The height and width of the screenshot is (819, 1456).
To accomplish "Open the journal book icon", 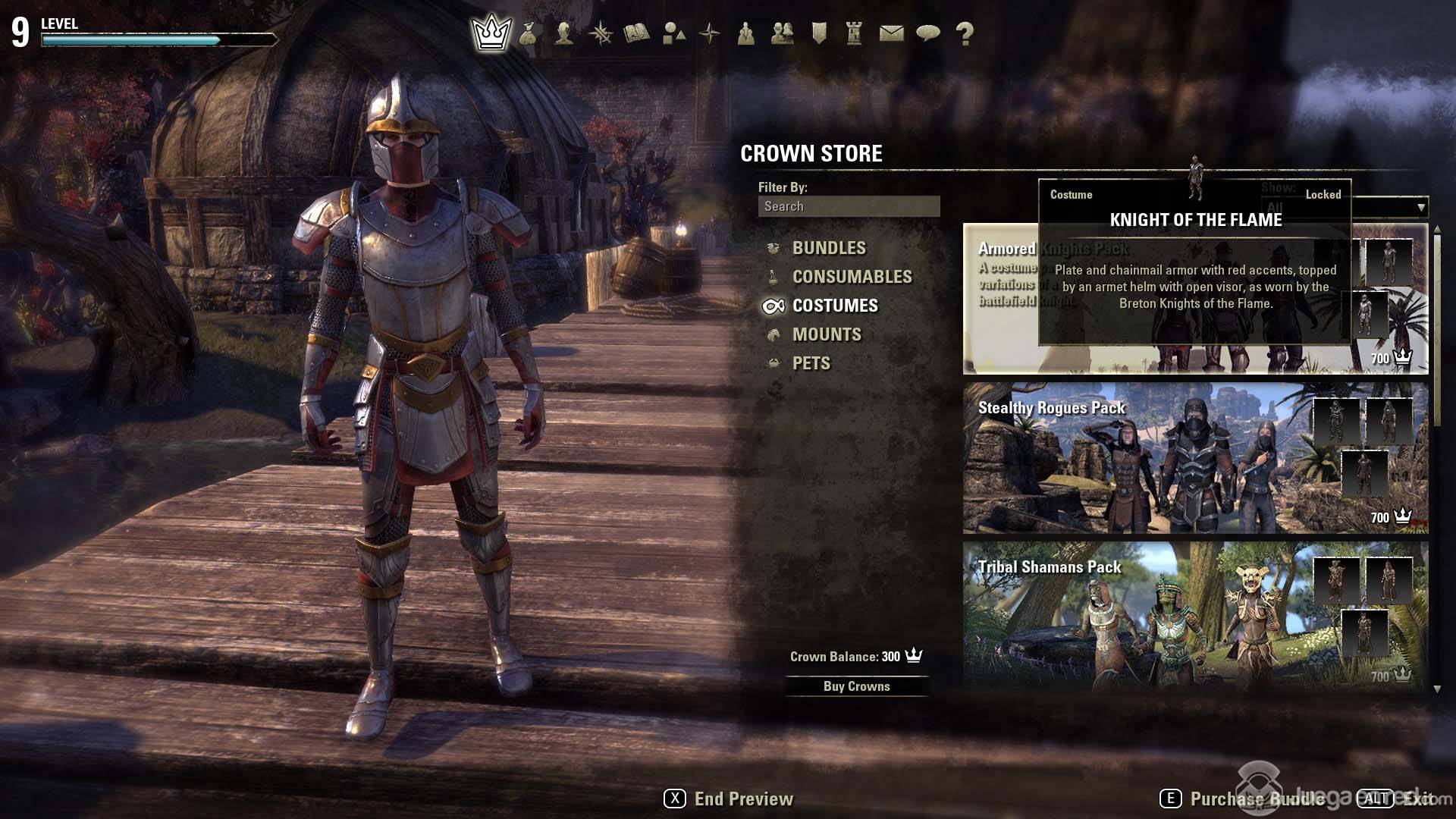I will click(x=636, y=33).
